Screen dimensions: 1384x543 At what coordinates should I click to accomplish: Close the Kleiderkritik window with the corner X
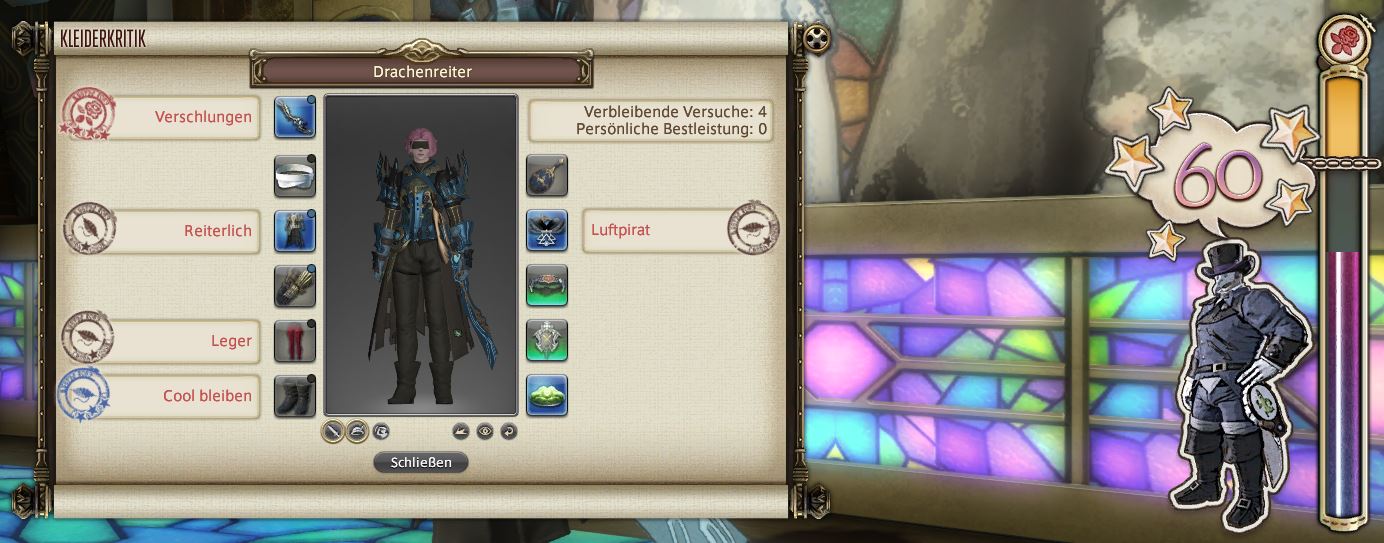click(818, 39)
